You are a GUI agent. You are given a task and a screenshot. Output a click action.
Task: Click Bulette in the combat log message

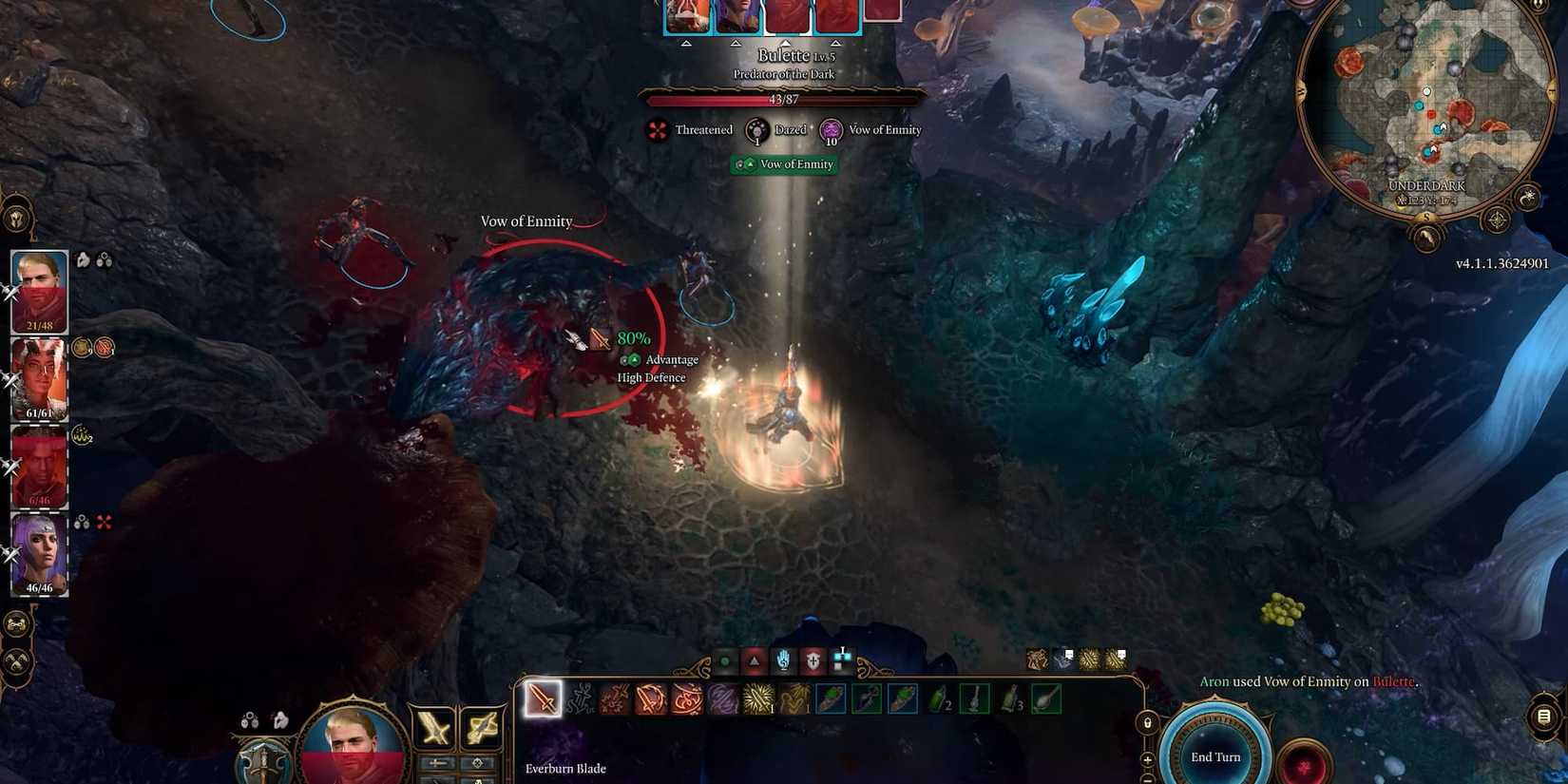[x=1393, y=681]
